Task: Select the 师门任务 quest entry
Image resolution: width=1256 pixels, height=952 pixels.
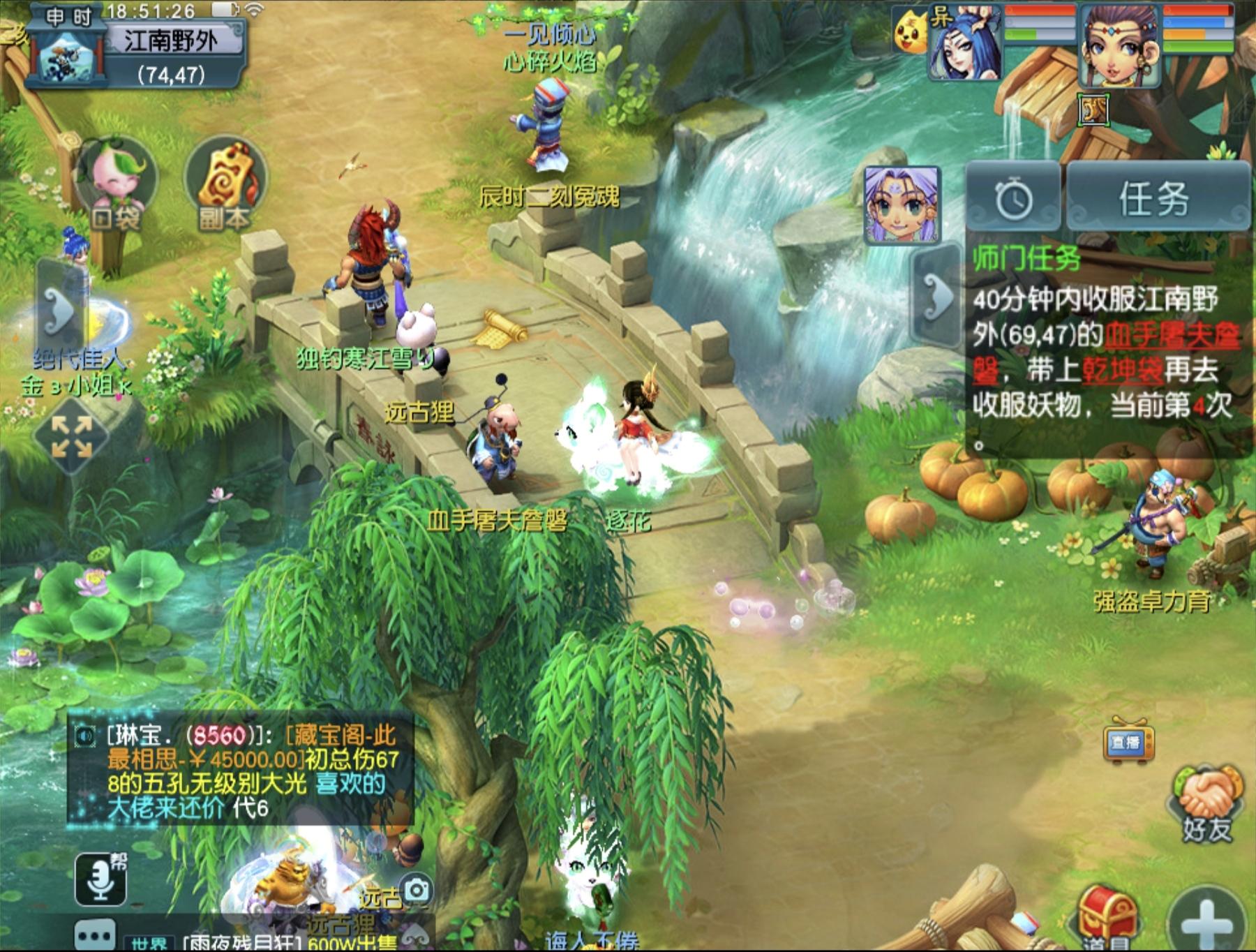Action: [1027, 259]
